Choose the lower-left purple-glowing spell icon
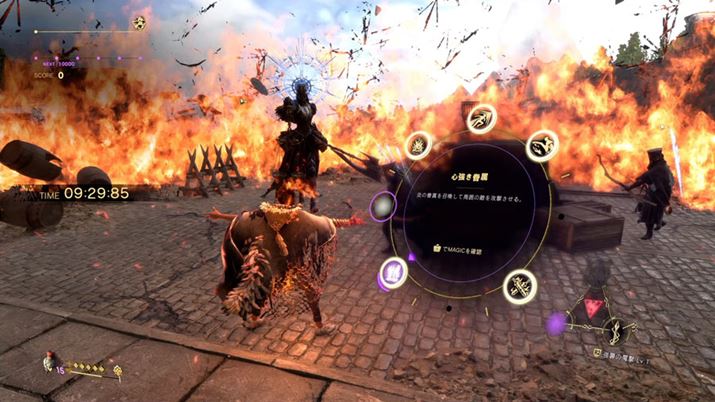 [394, 273]
